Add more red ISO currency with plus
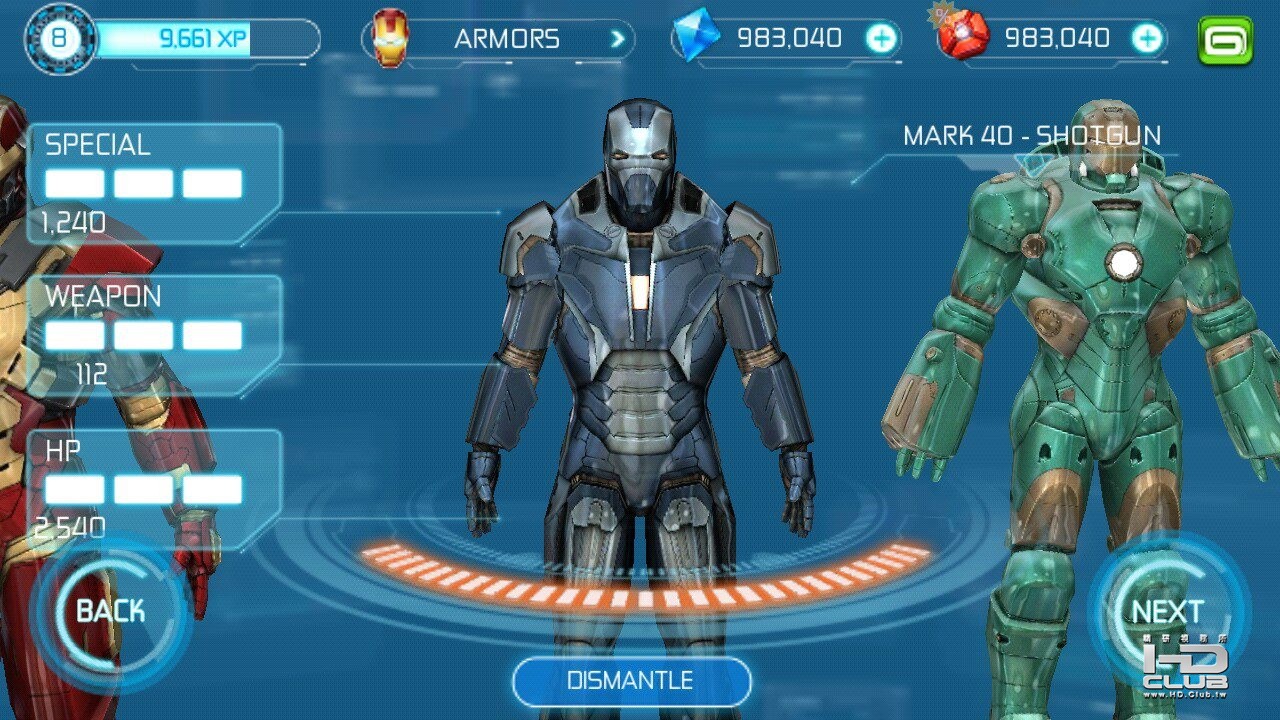This screenshot has width=1280, height=720. [1147, 39]
